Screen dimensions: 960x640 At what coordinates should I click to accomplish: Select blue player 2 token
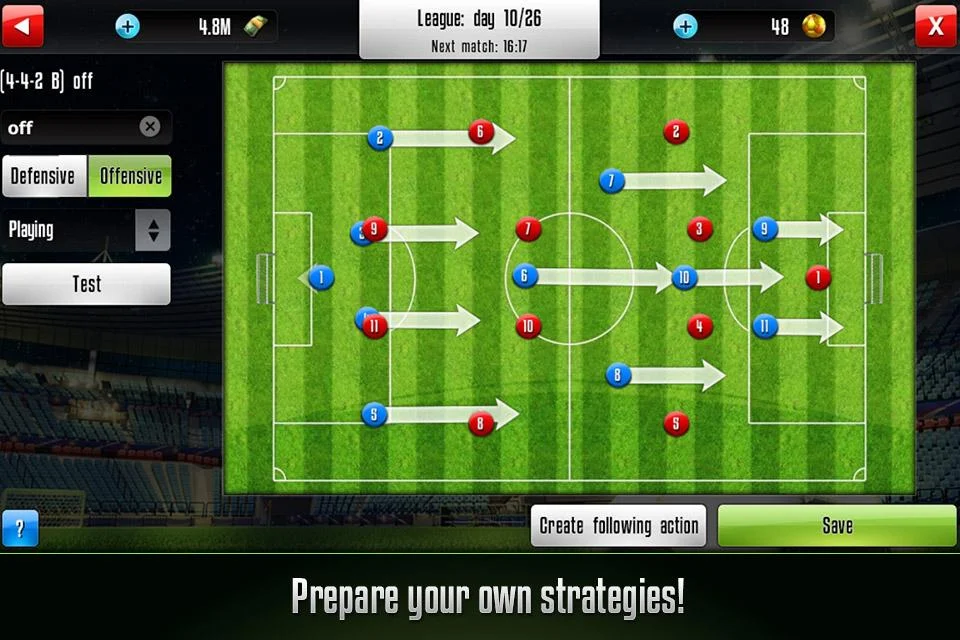click(x=380, y=138)
